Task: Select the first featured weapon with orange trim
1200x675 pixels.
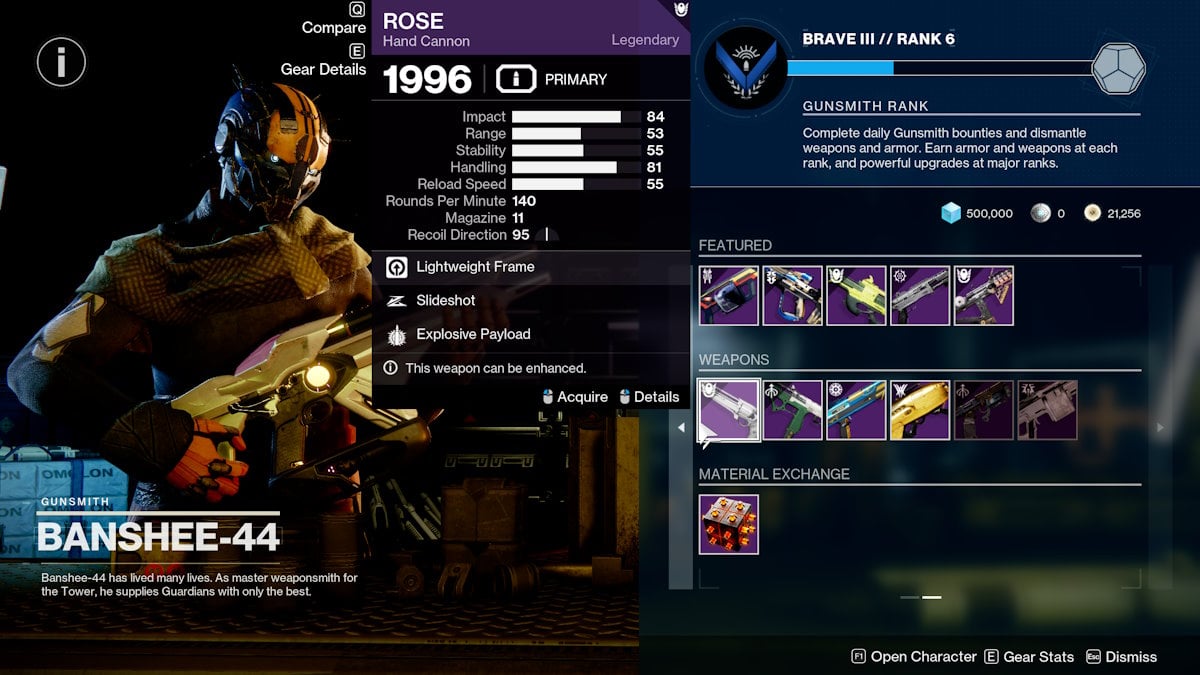Action: coord(729,296)
